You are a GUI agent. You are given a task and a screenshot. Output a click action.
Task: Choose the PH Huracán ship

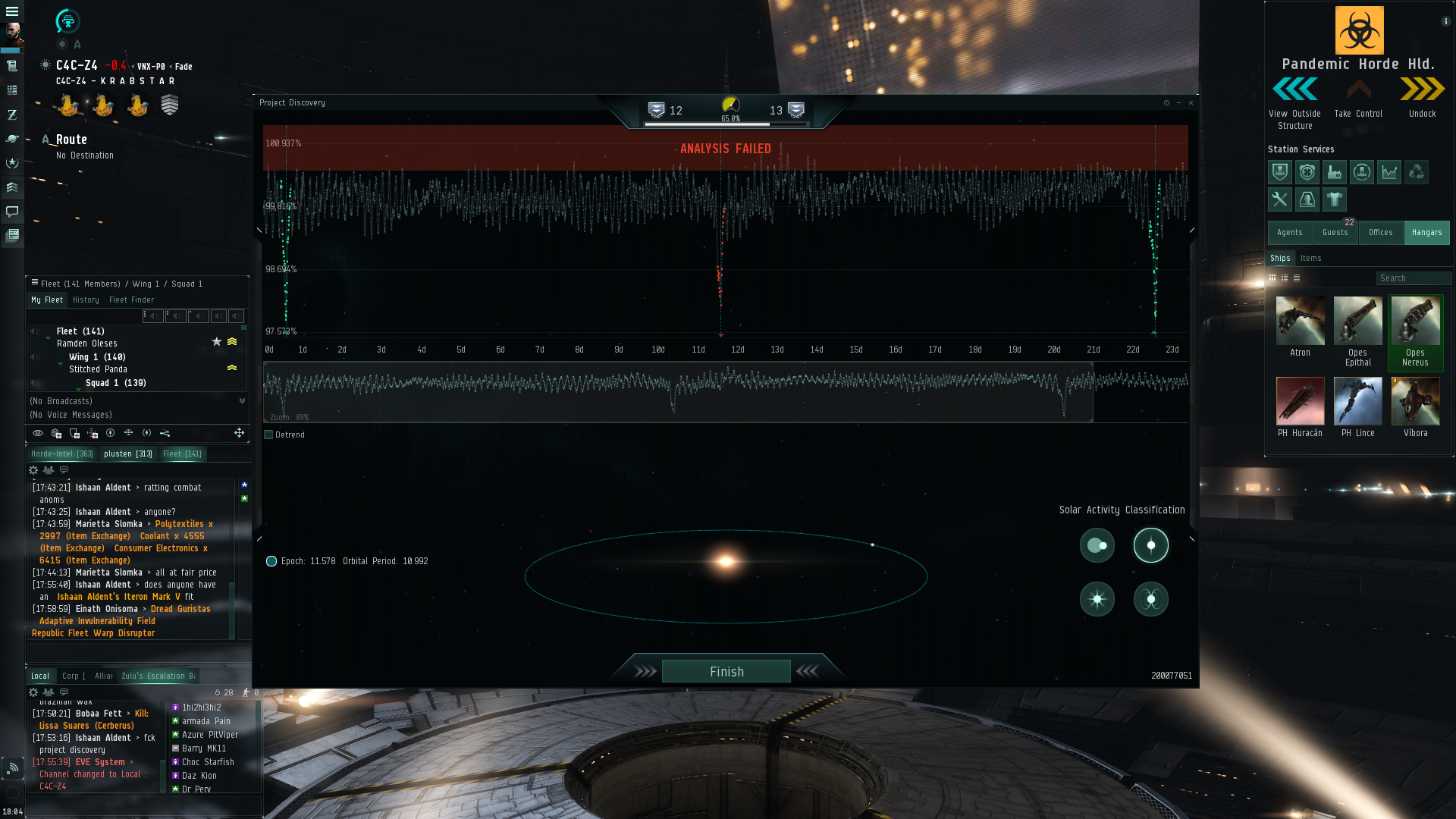point(1300,402)
